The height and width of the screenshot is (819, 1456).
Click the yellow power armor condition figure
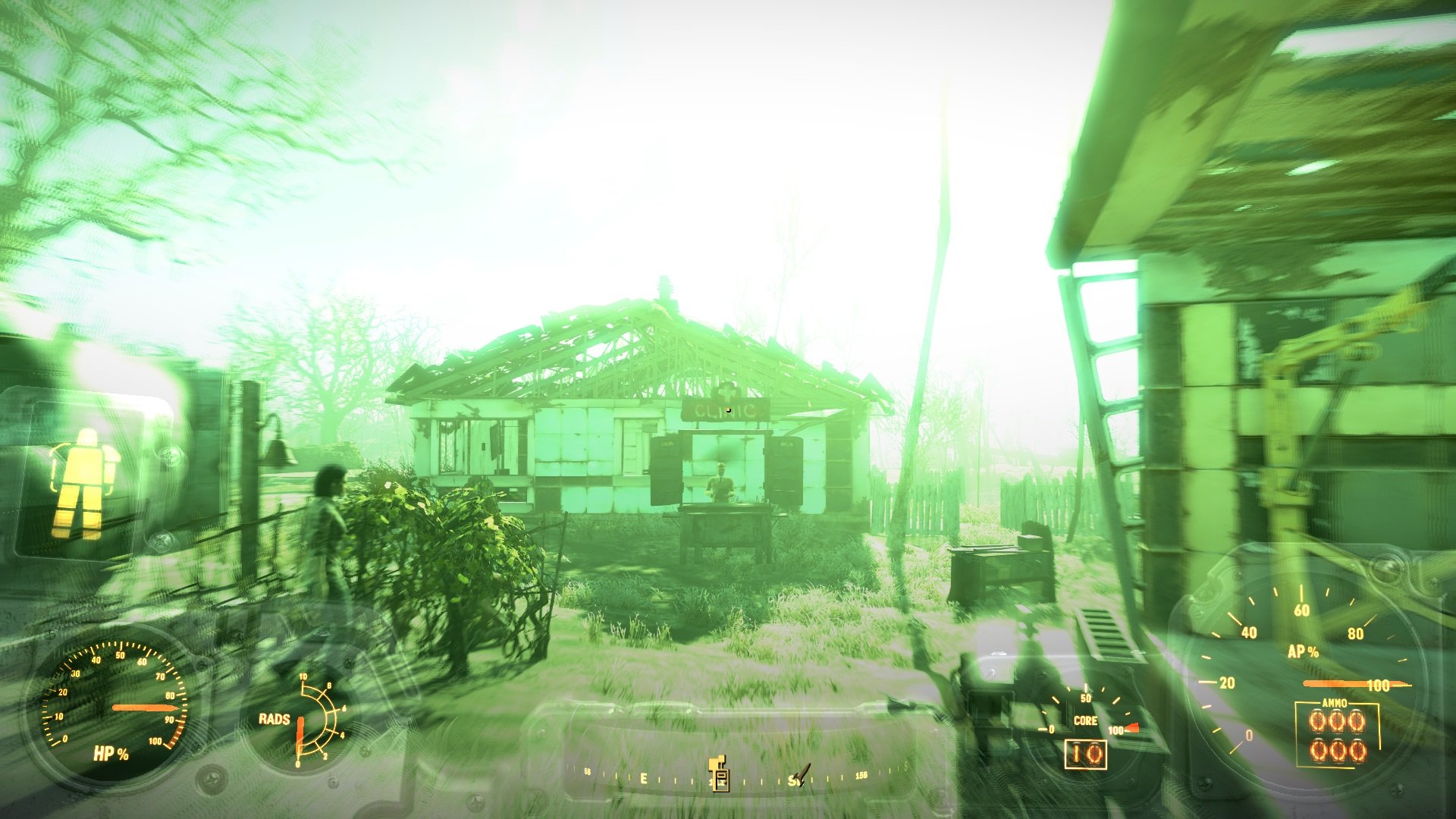pos(82,482)
